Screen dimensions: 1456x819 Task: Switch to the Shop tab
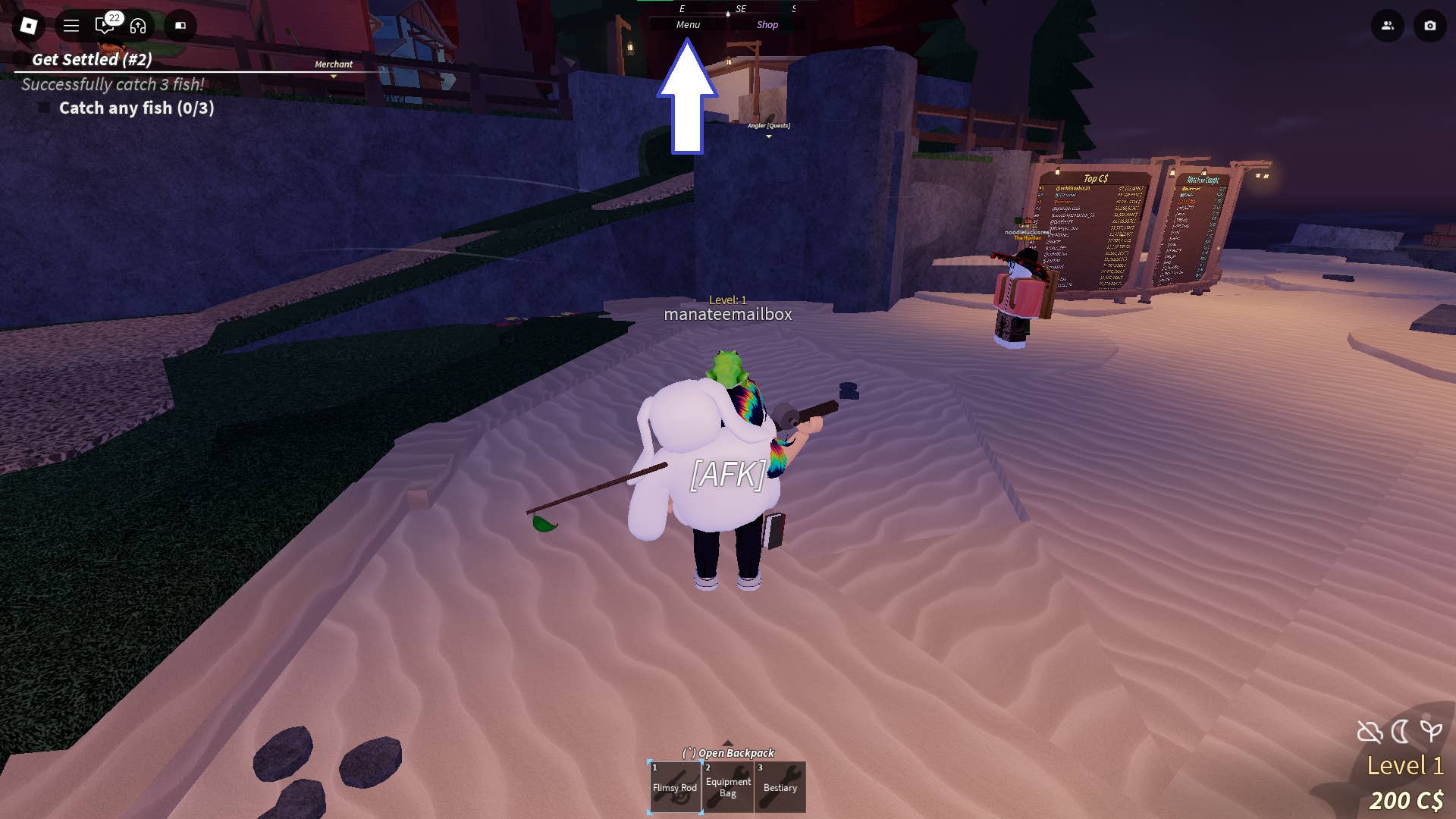[767, 24]
